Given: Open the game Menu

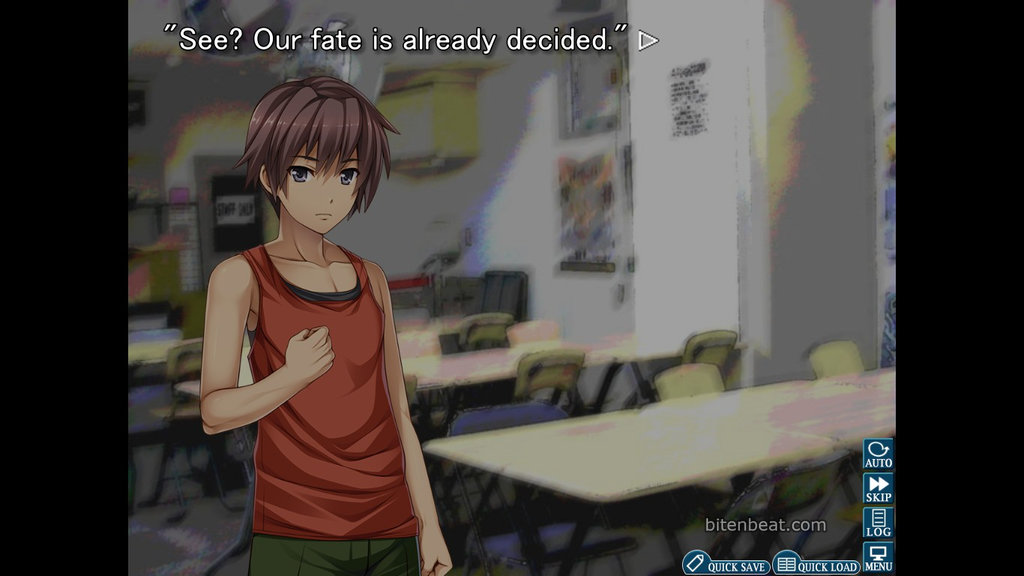Looking at the screenshot, I should 878,557.
